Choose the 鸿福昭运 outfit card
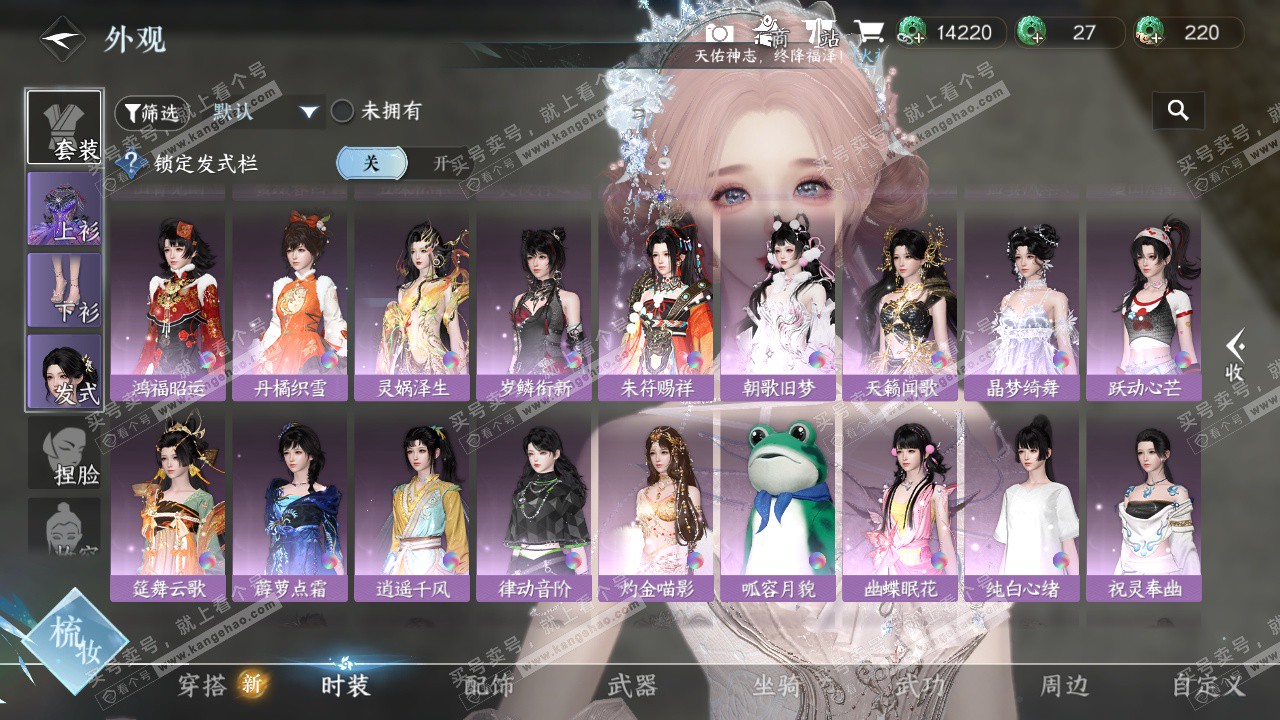1280x720 pixels. tap(168, 299)
